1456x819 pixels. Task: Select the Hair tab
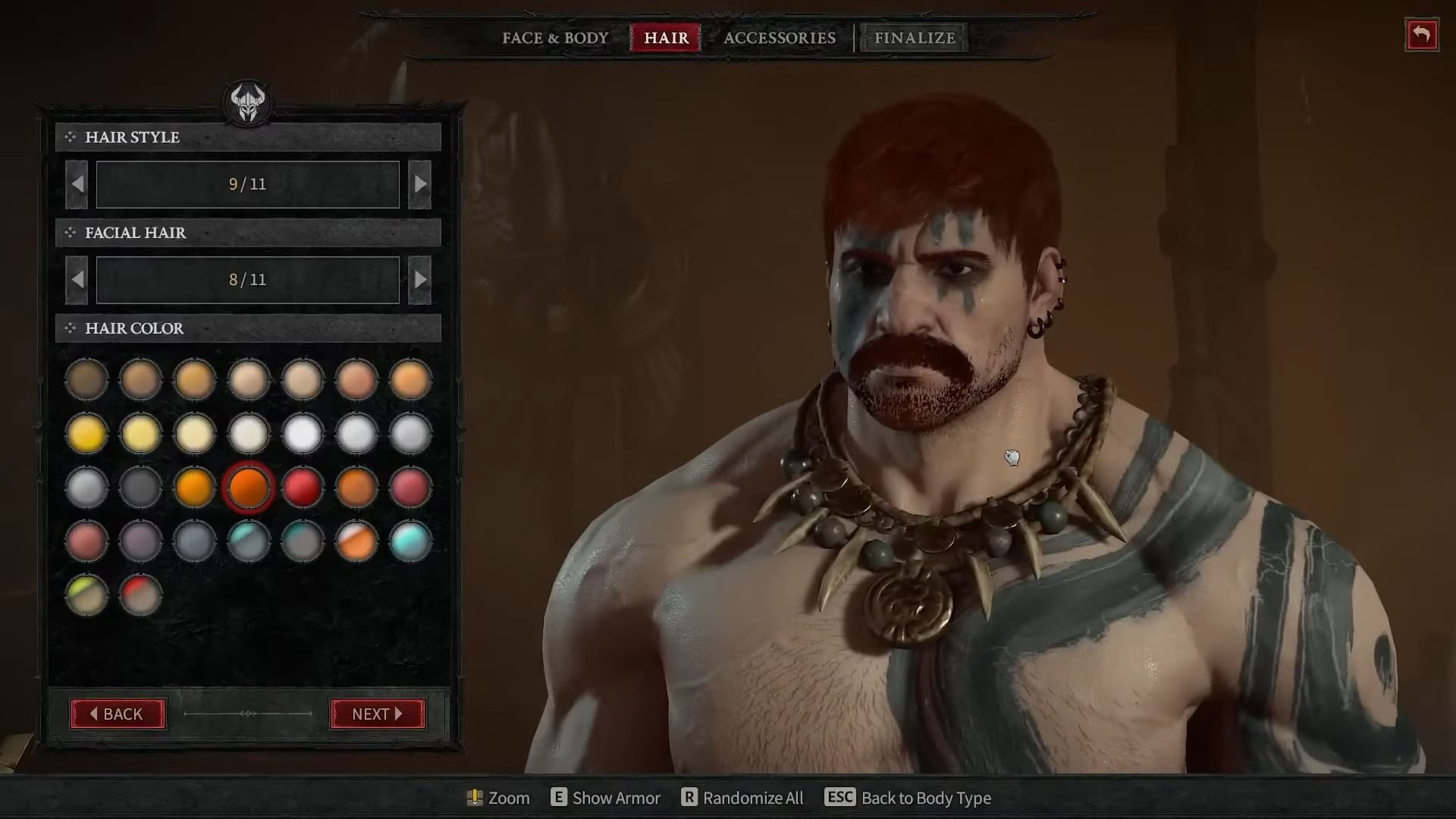pyautogui.click(x=666, y=38)
